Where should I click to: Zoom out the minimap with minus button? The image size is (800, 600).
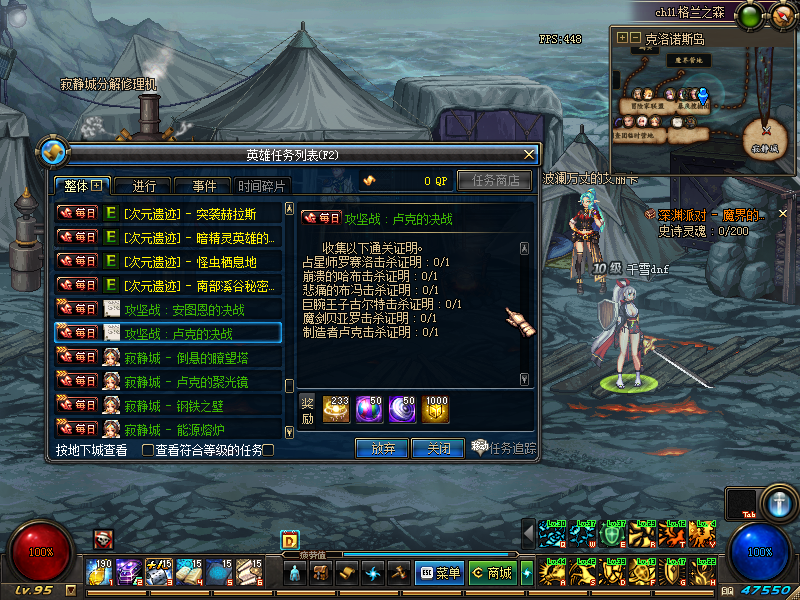tap(635, 38)
